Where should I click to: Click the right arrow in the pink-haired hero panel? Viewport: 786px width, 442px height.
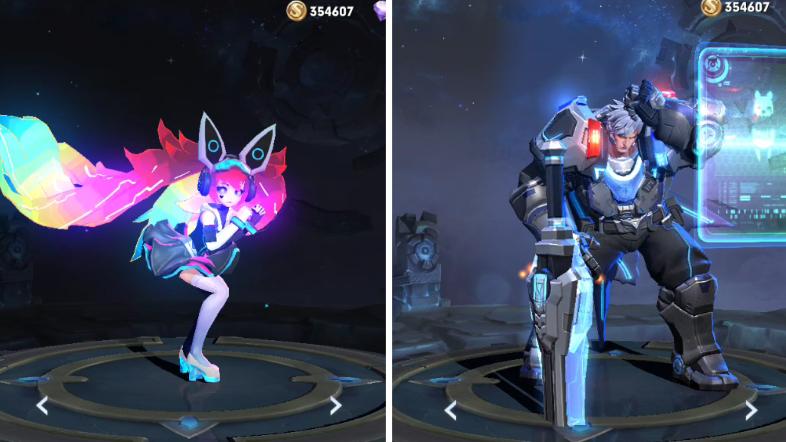[x=335, y=405]
